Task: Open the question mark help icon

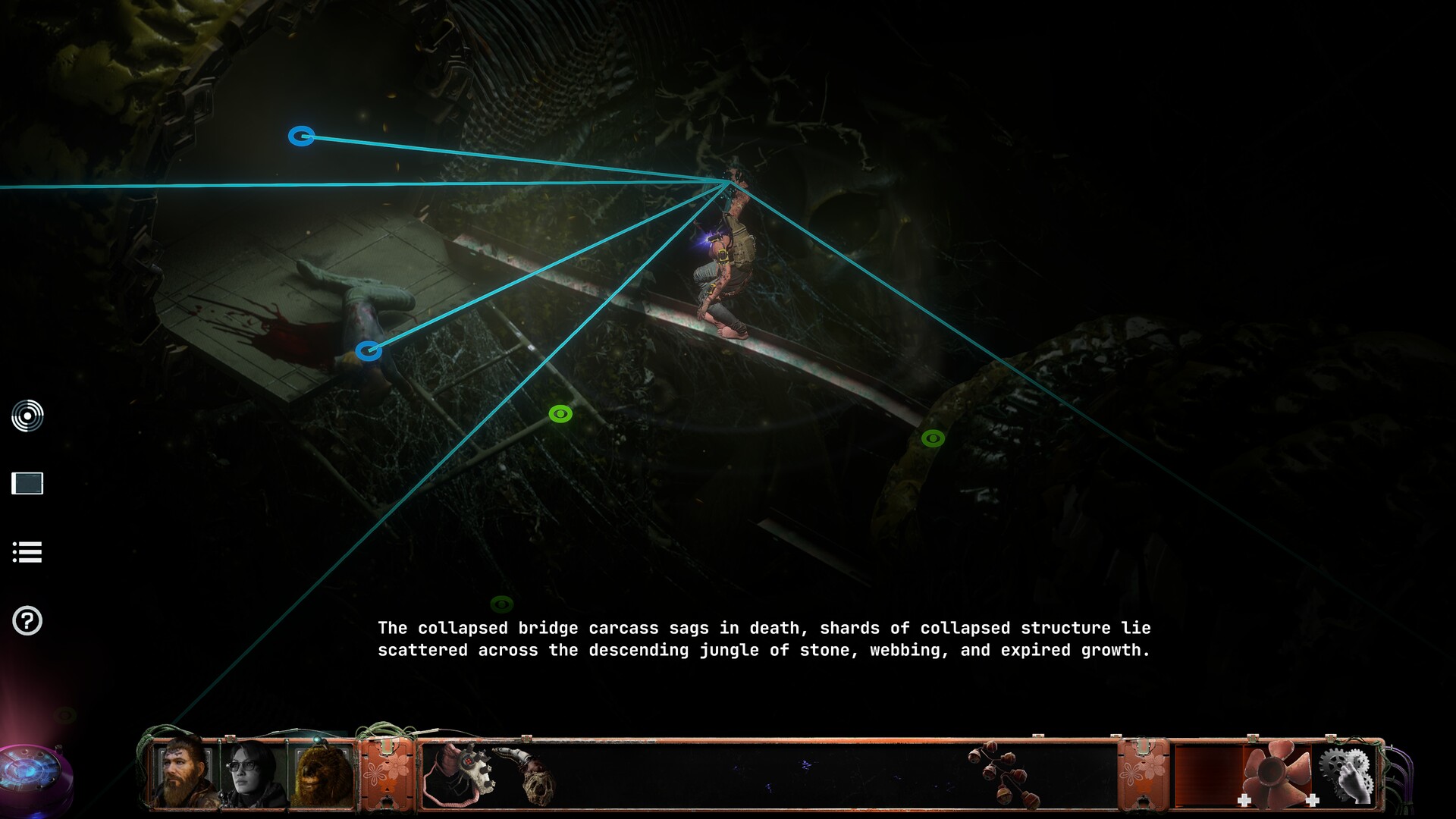Action: pos(27,621)
